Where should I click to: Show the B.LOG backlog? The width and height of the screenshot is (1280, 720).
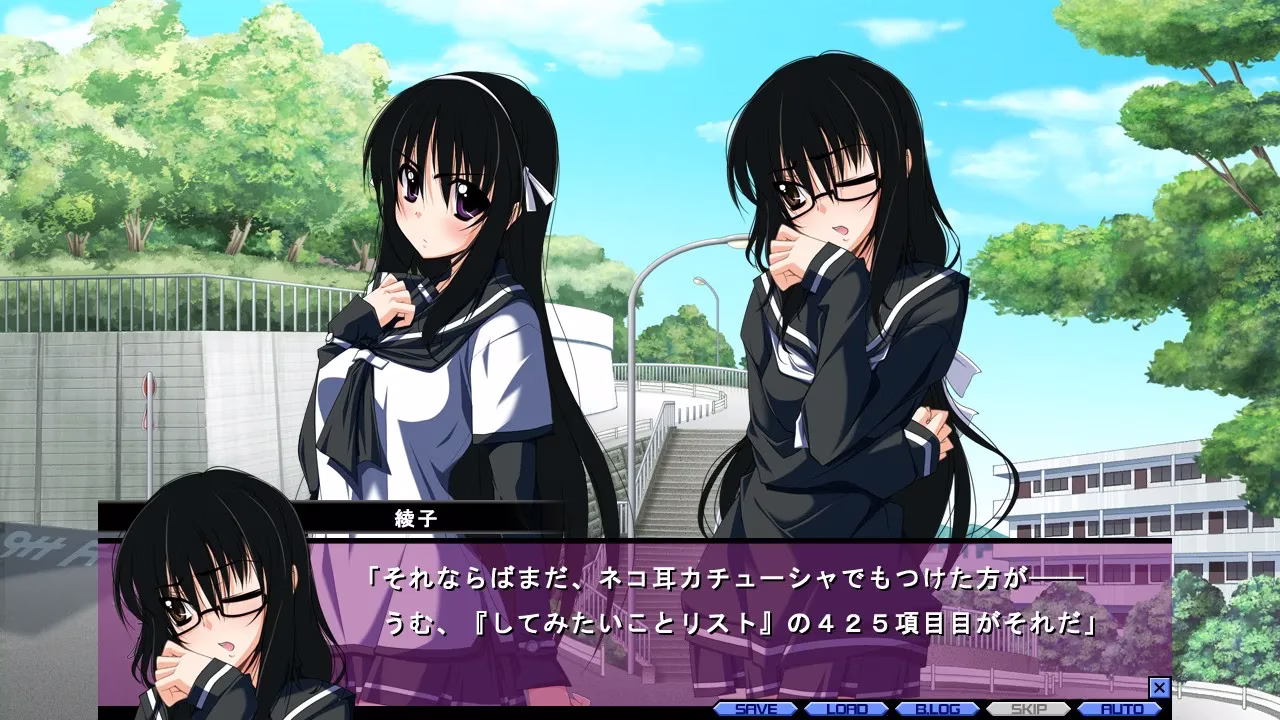coord(937,709)
